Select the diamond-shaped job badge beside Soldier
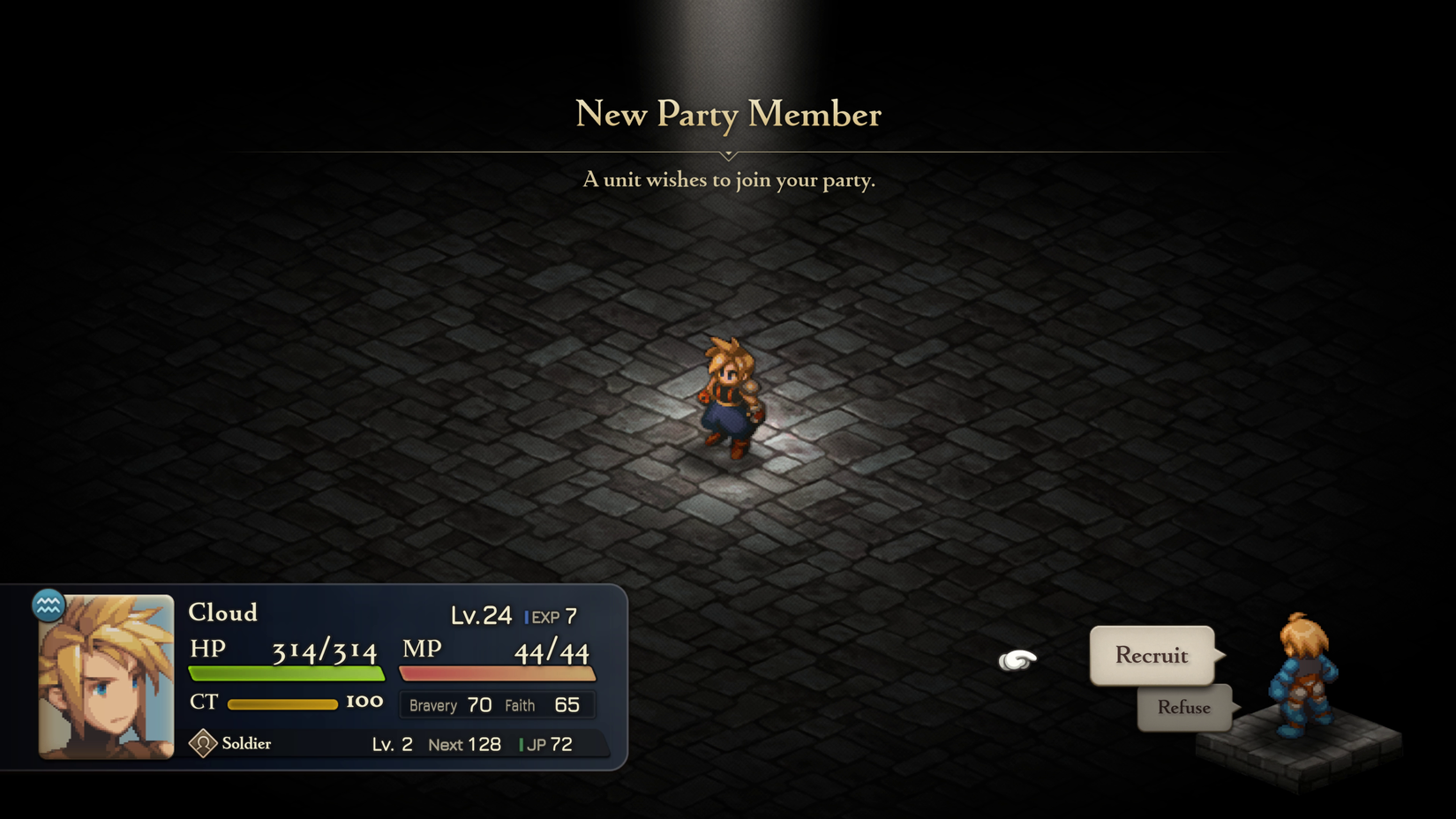Image resolution: width=1456 pixels, height=819 pixels. pos(204,743)
